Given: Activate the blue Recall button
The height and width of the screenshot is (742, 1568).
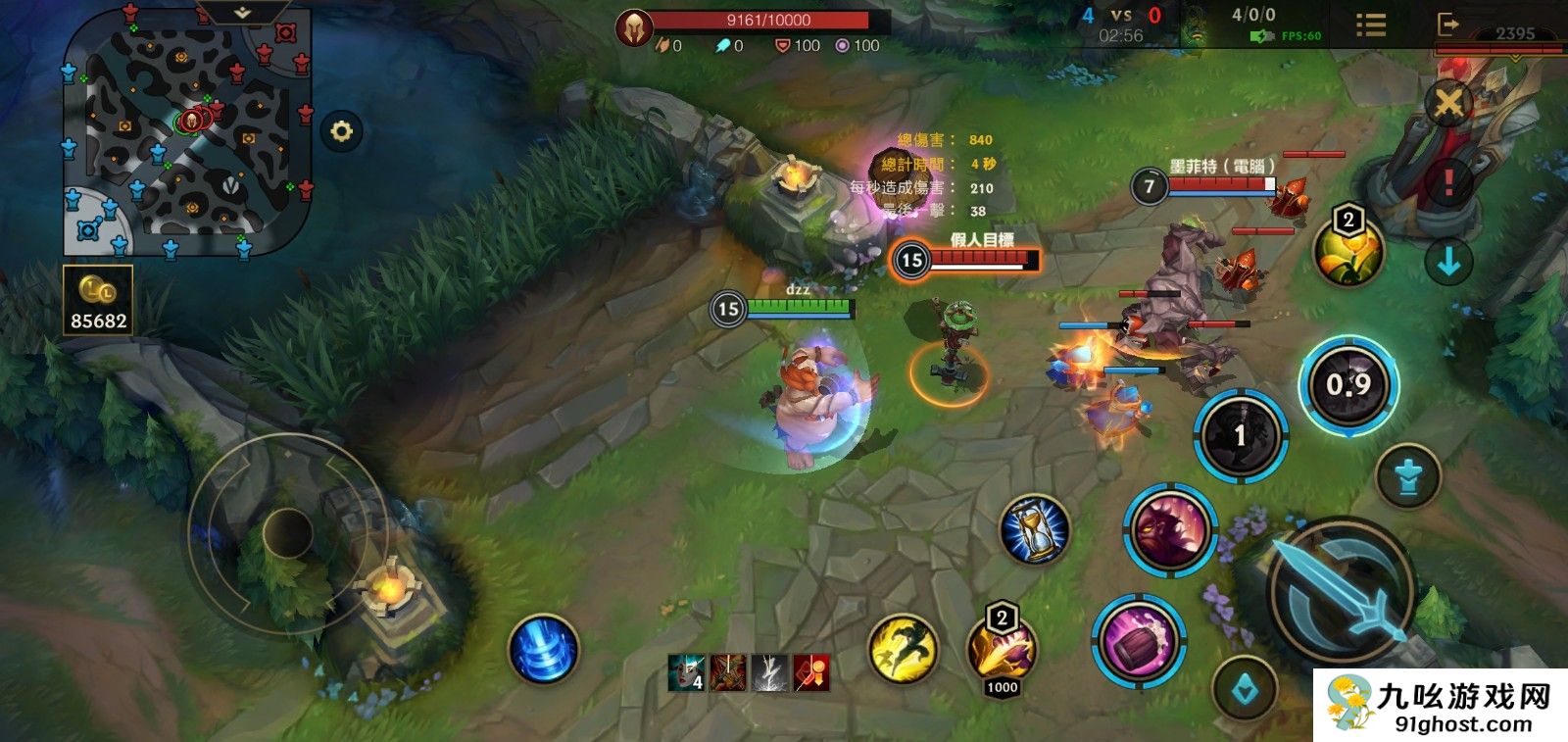Looking at the screenshot, I should click(544, 649).
